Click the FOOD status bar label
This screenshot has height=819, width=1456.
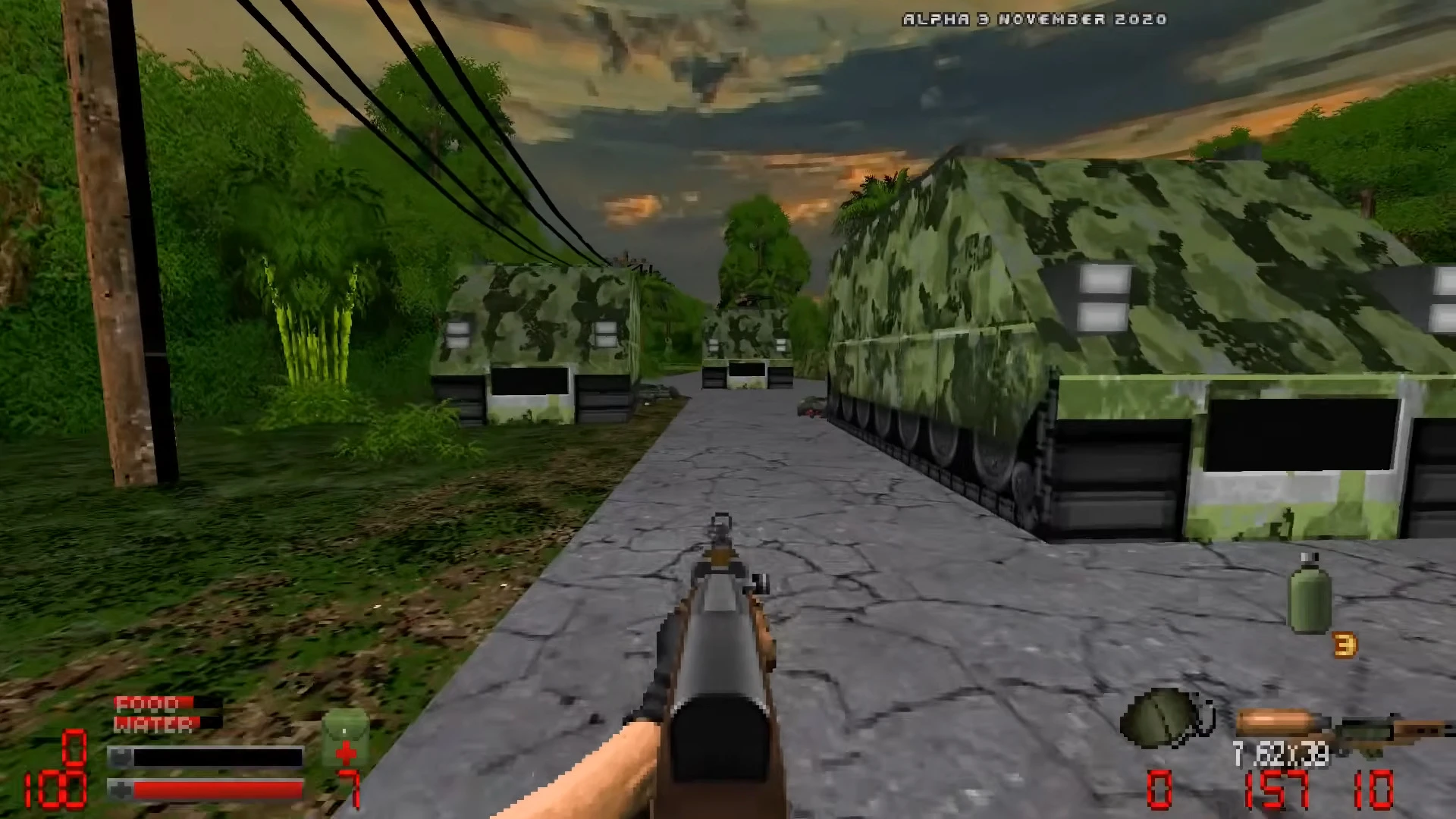tap(145, 705)
